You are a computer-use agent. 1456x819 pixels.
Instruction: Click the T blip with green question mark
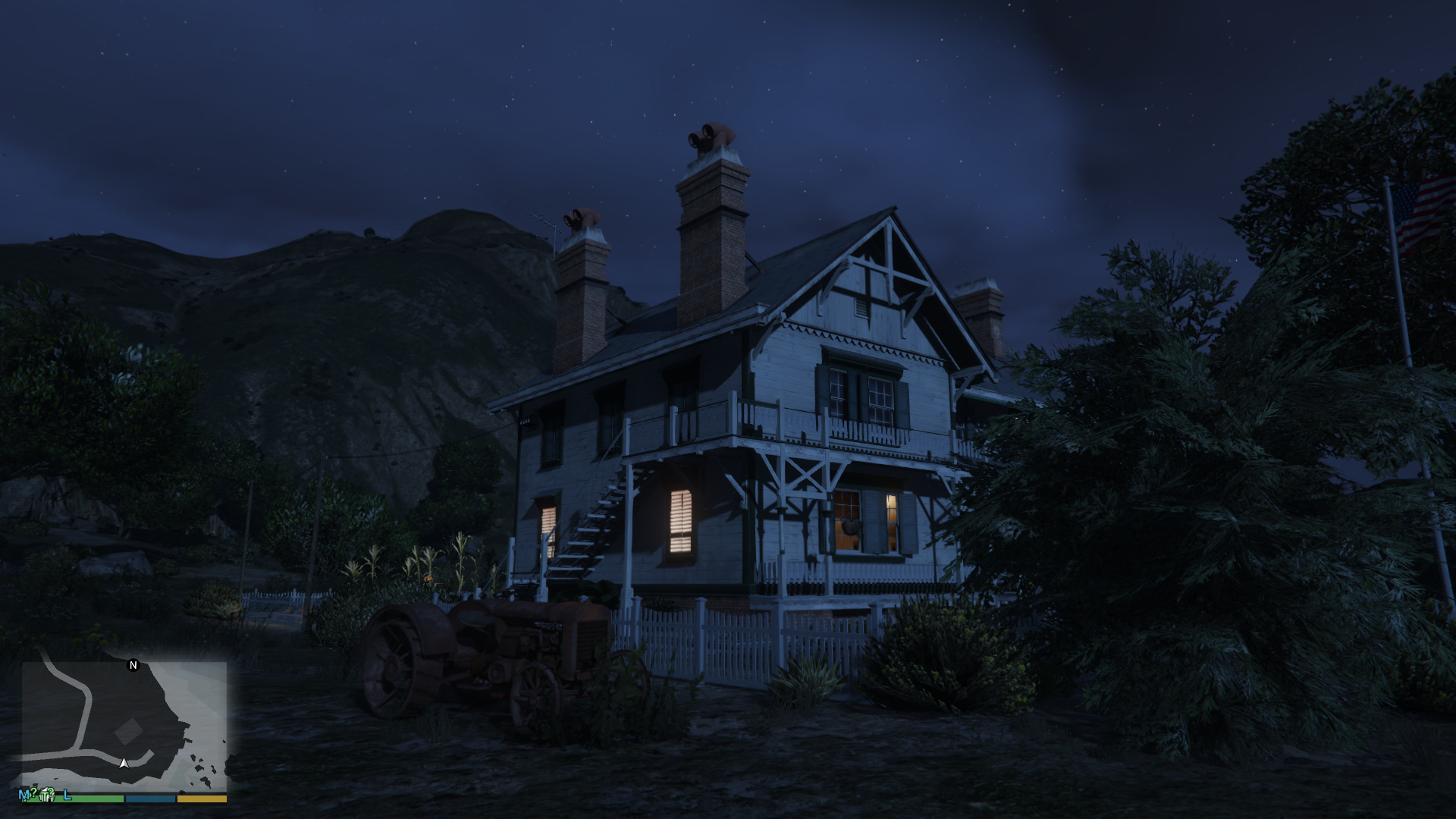tap(47, 795)
